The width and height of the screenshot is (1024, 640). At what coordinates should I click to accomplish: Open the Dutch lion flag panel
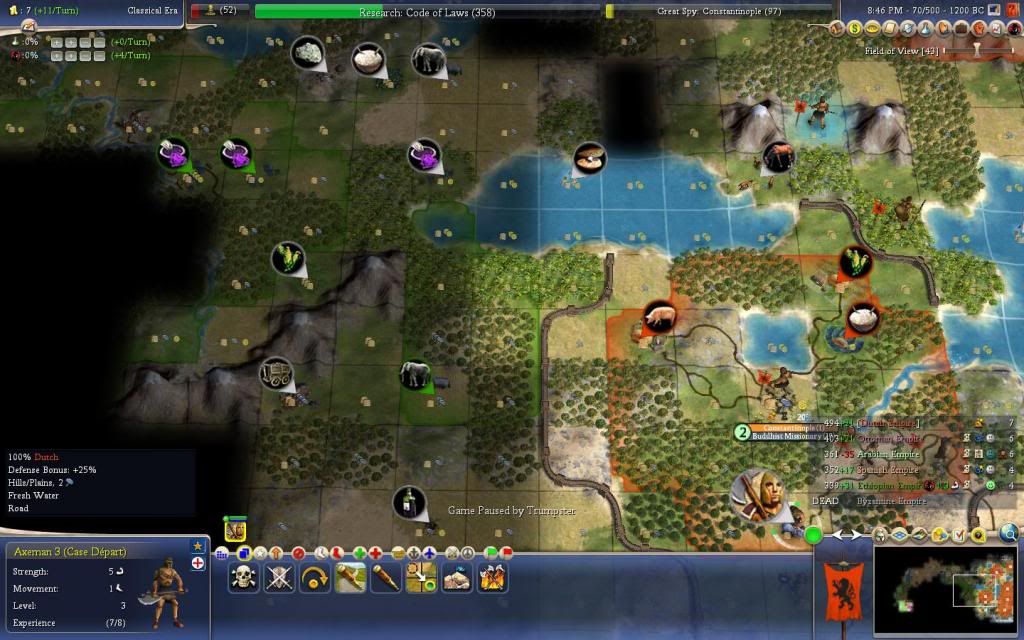(839, 591)
